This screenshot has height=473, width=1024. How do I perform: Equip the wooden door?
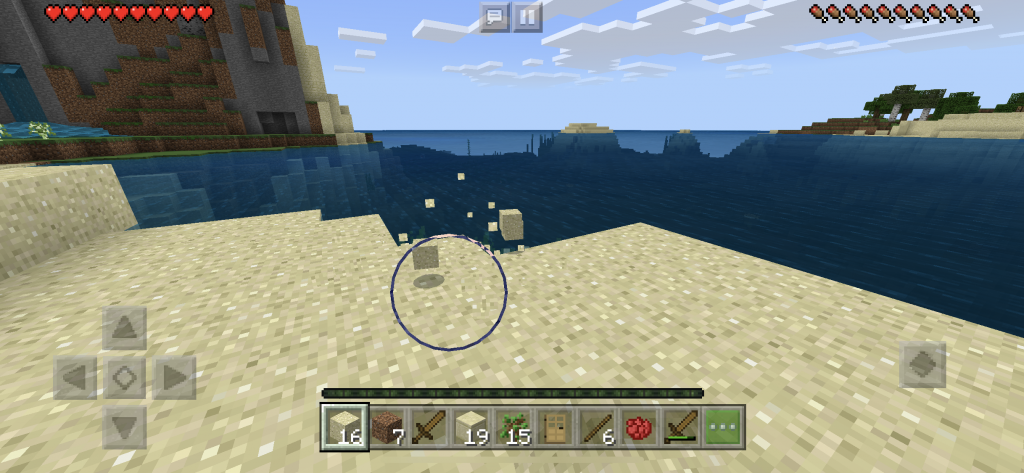click(x=555, y=427)
